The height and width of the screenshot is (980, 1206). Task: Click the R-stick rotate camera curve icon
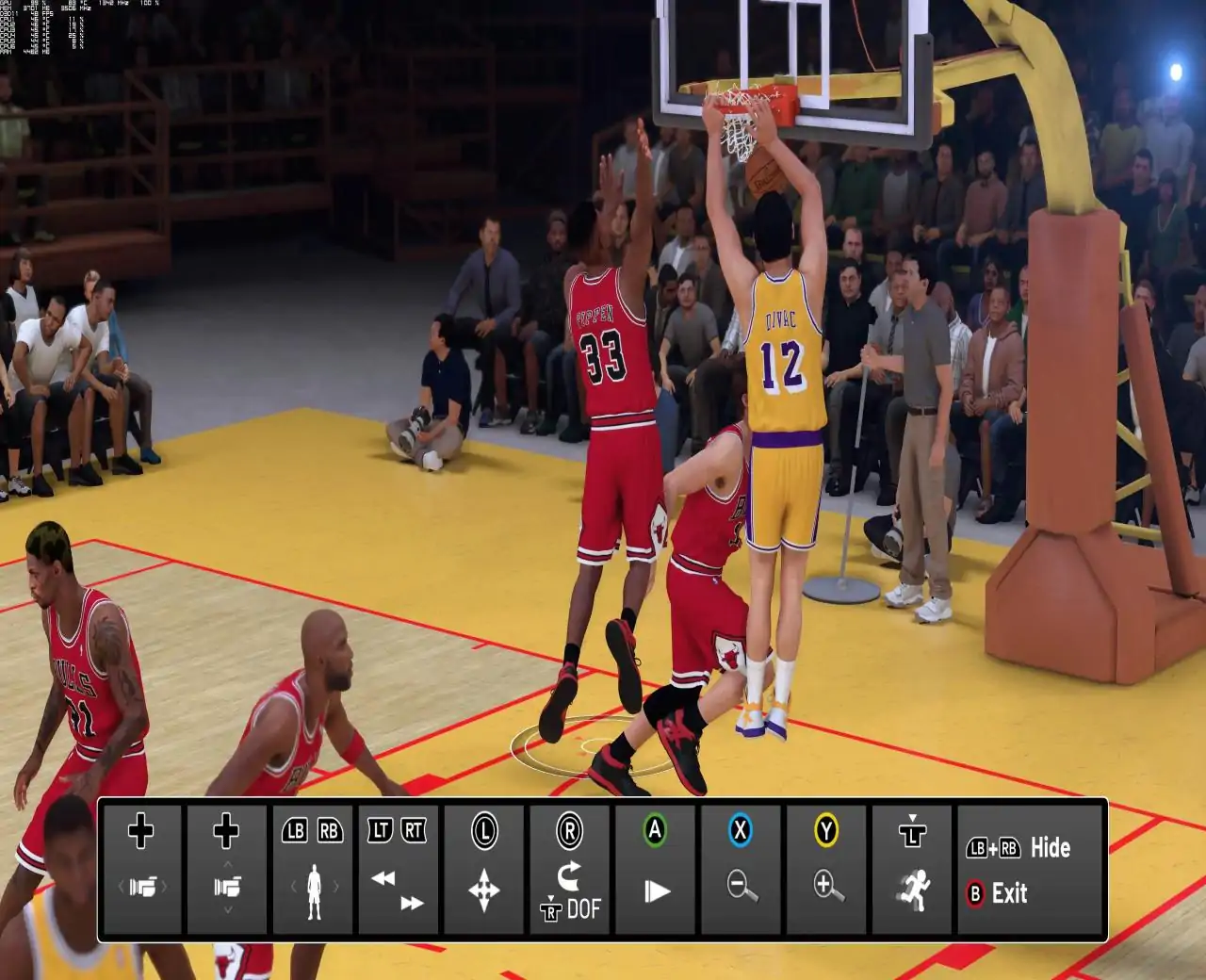point(572,874)
